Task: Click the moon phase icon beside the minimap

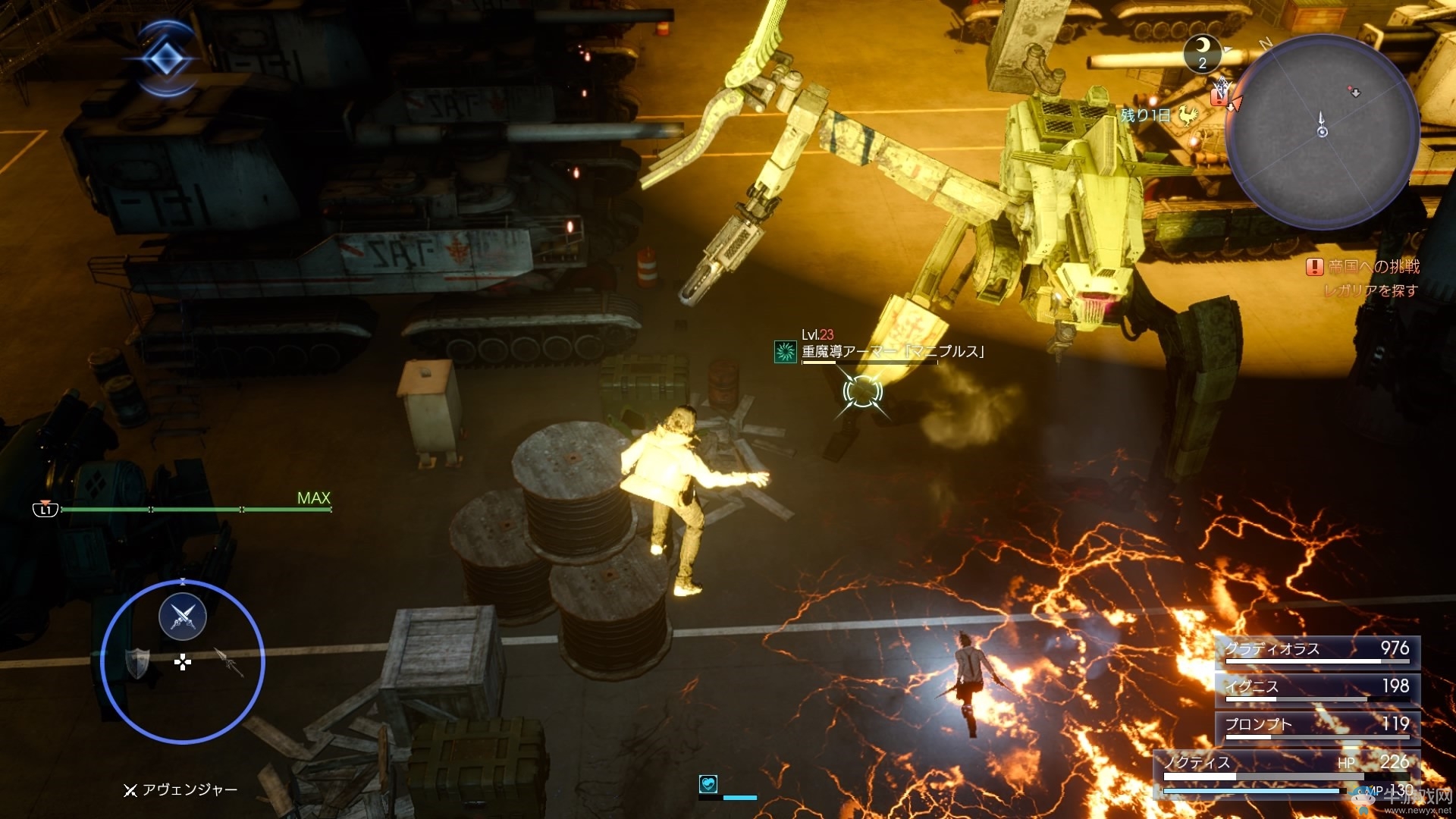Action: pyautogui.click(x=1203, y=52)
